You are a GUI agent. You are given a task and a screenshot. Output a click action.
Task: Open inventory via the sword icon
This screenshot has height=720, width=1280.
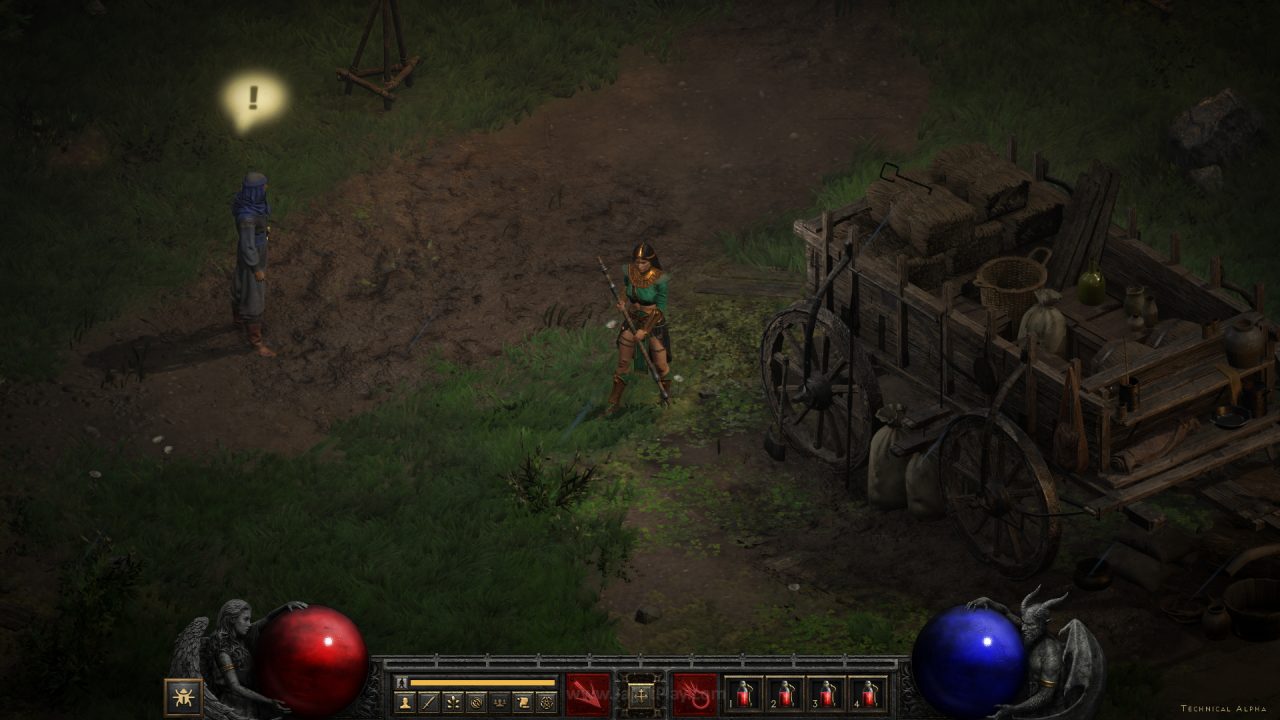(430, 702)
